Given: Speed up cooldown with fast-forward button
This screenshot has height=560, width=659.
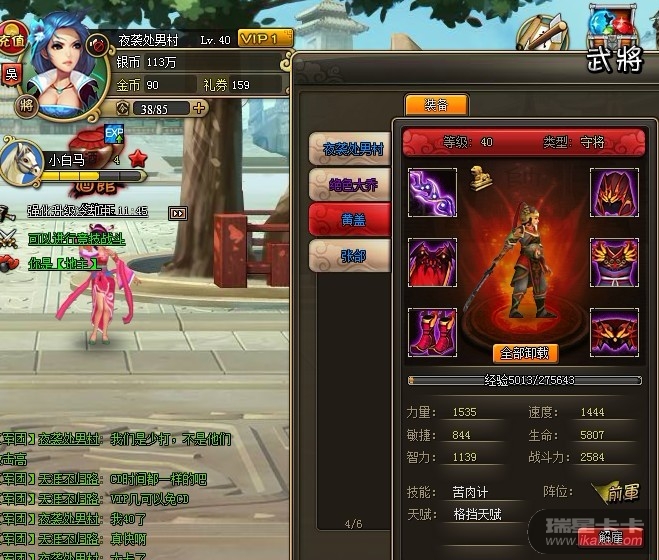Looking at the screenshot, I should pyautogui.click(x=178, y=213).
